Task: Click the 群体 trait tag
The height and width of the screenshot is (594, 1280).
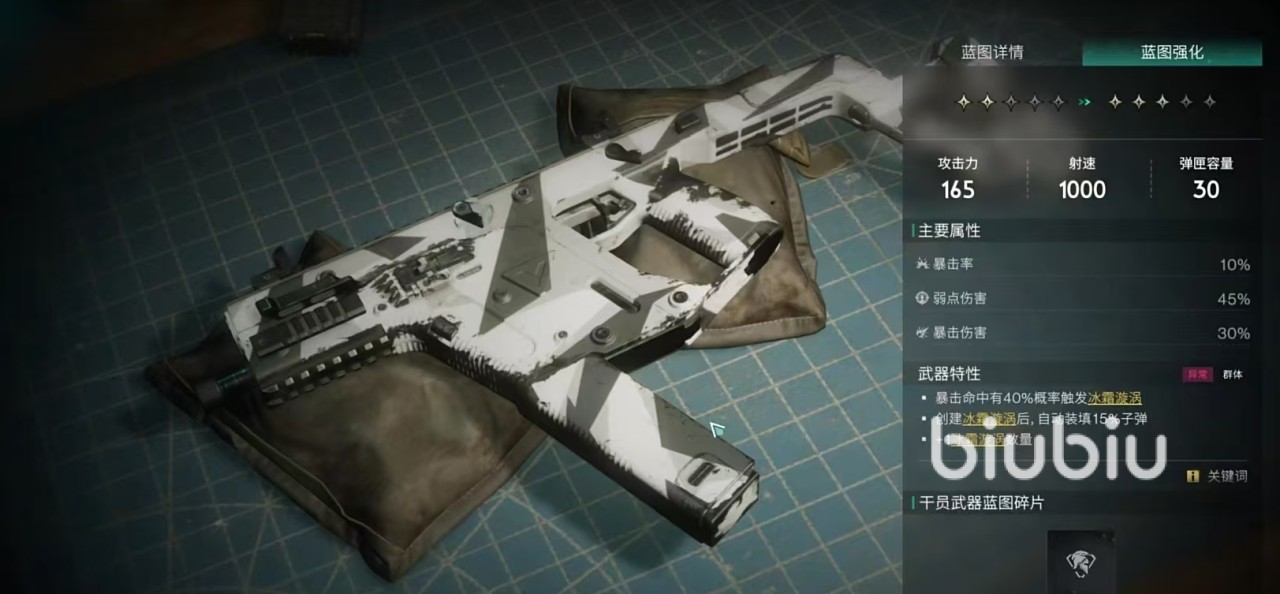Action: coord(1233,375)
